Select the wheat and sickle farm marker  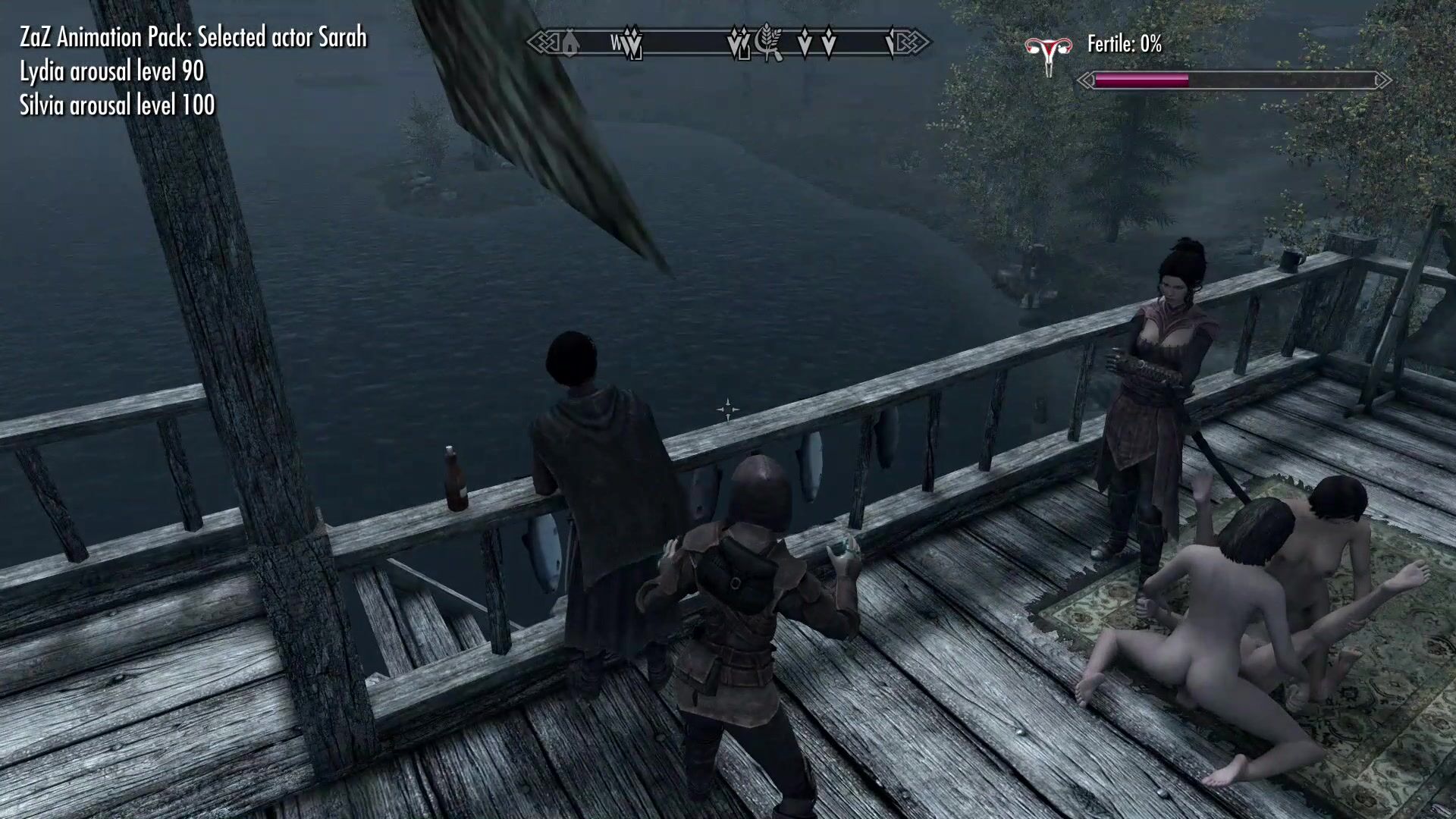[x=769, y=42]
